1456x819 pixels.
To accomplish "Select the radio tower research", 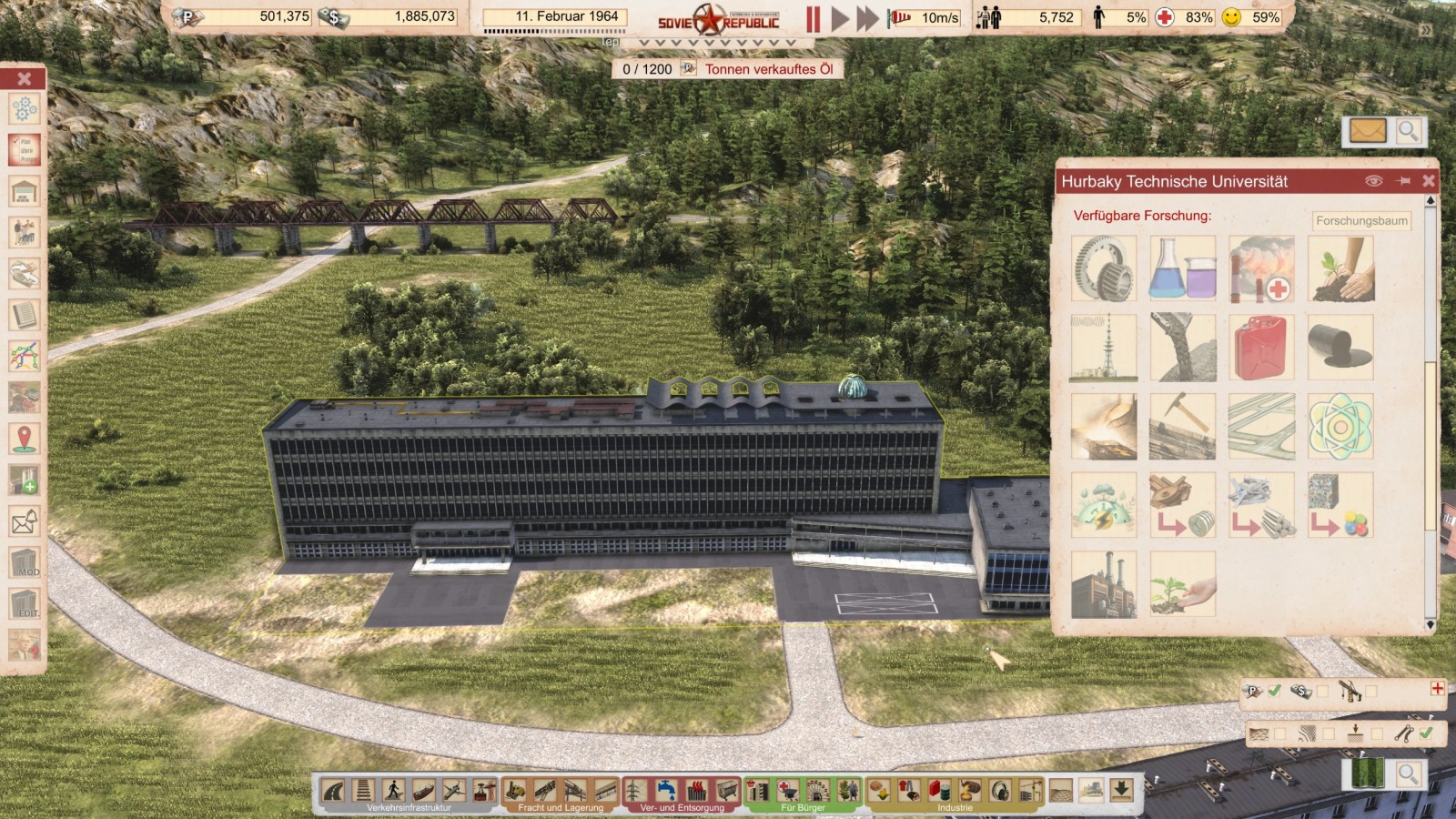I will [1104, 348].
